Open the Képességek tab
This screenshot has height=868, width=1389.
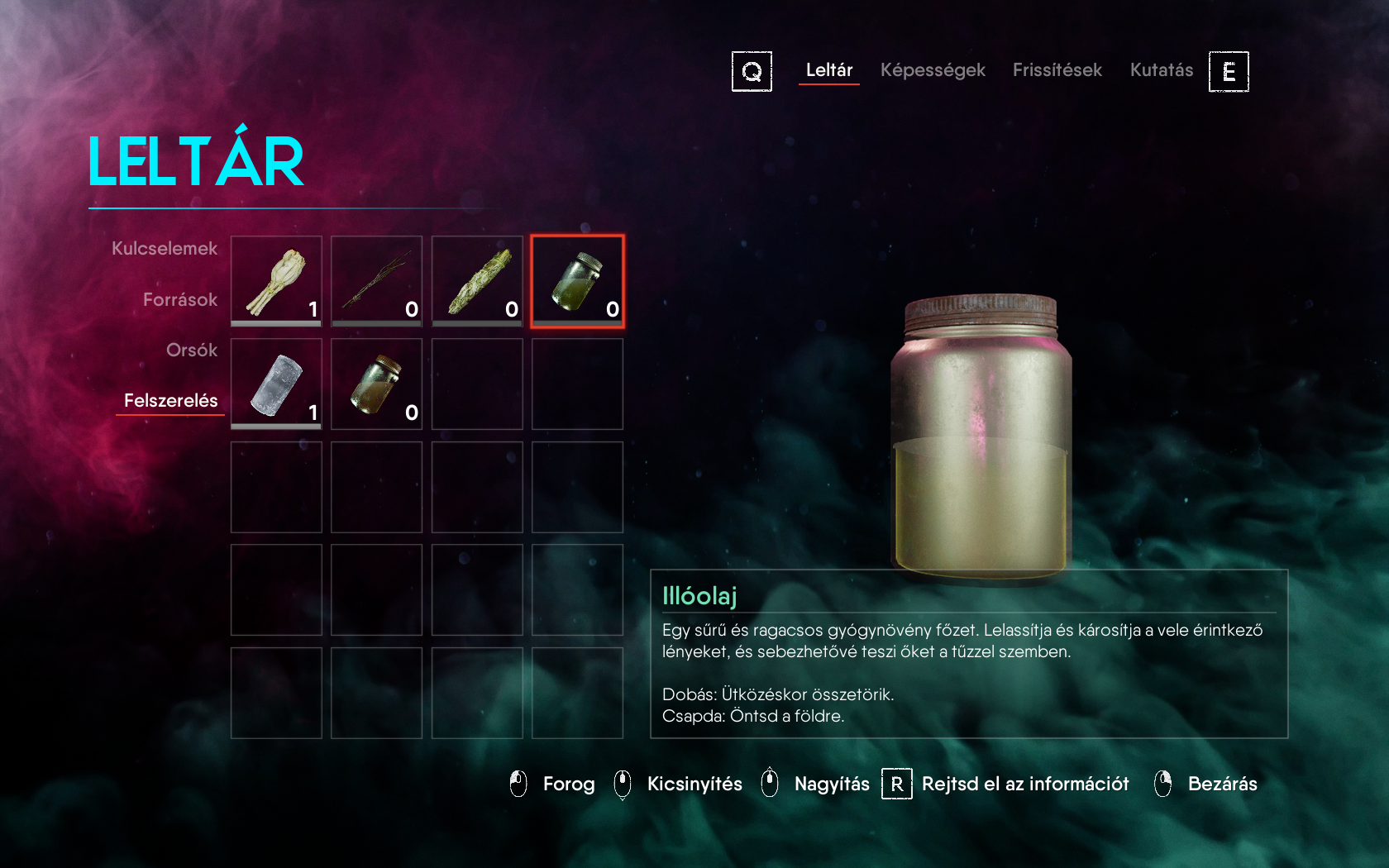pos(933,70)
